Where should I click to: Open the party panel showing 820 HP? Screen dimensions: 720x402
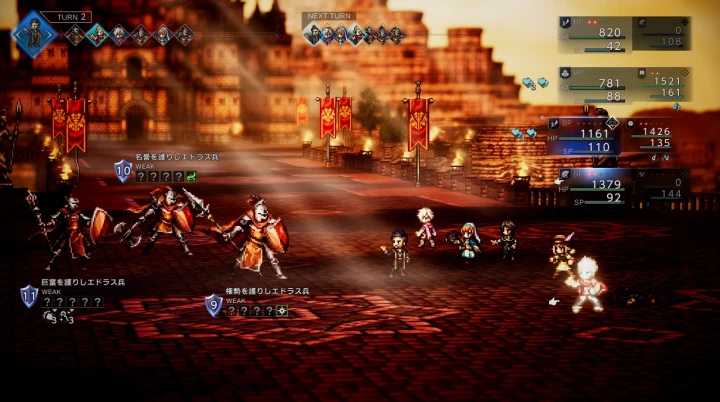(595, 32)
